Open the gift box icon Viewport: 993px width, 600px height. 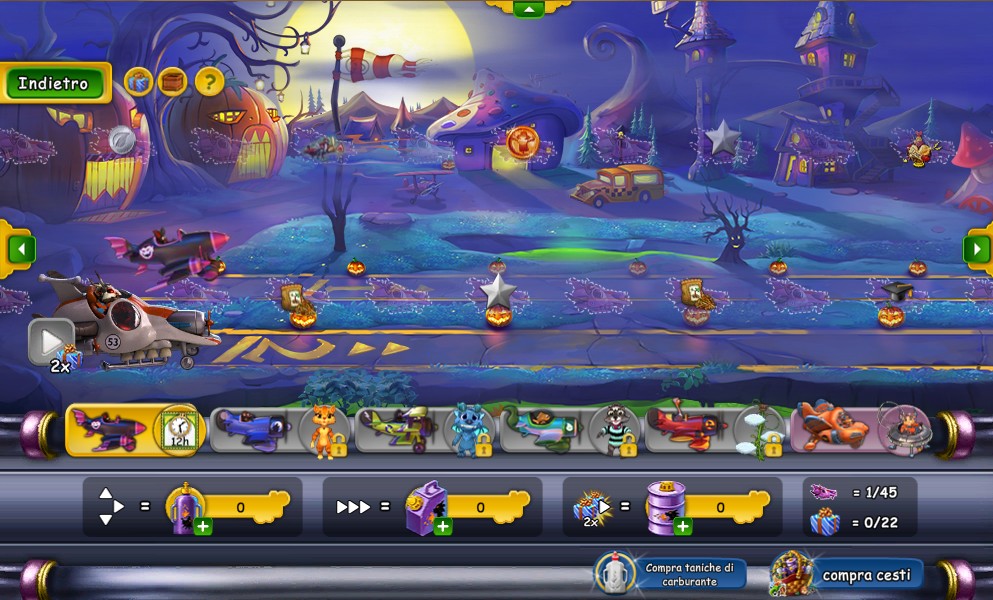(x=139, y=82)
